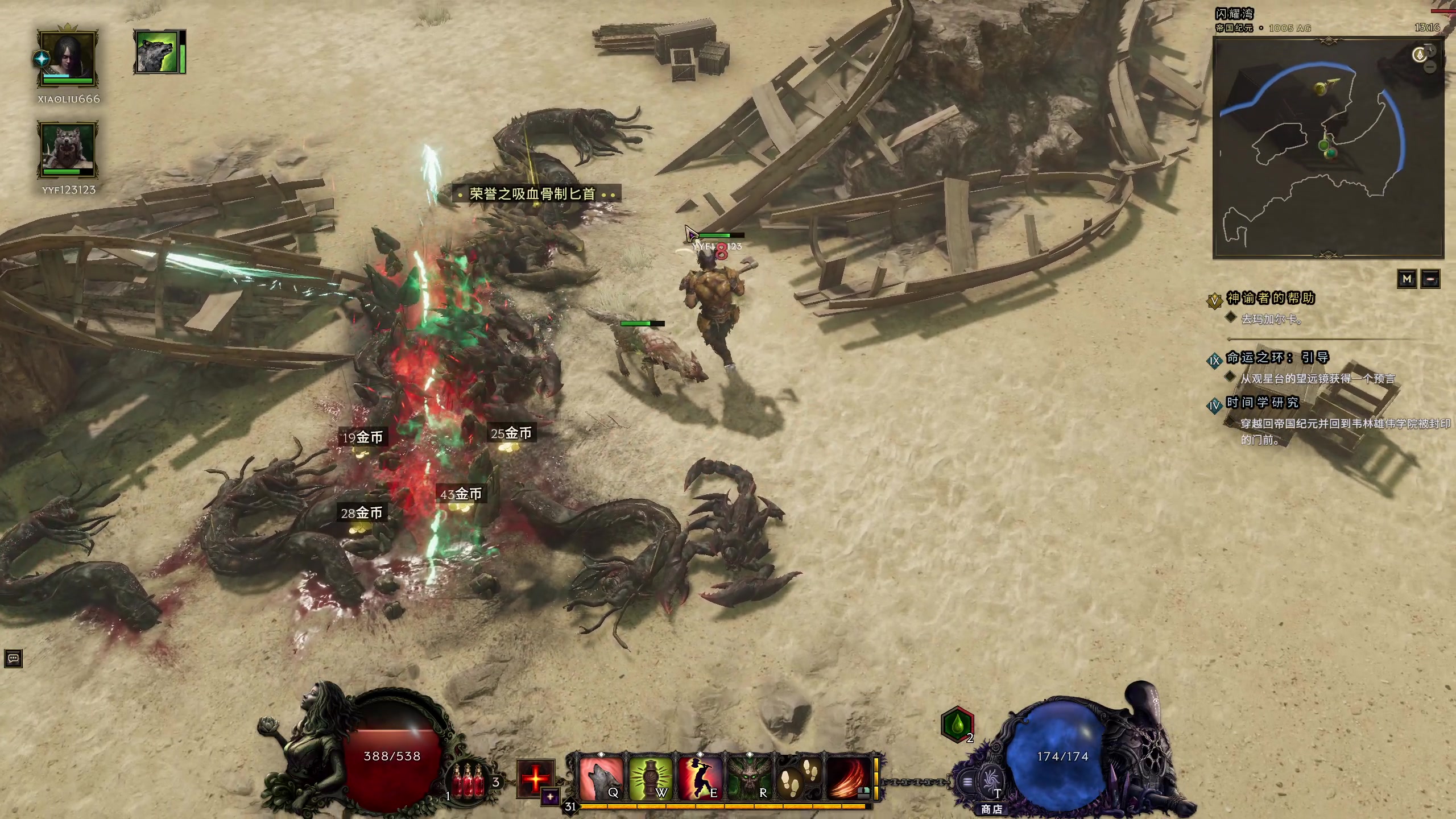Click the red cross icon beside the skill bar
The width and height of the screenshot is (1456, 819).
pyautogui.click(x=535, y=777)
